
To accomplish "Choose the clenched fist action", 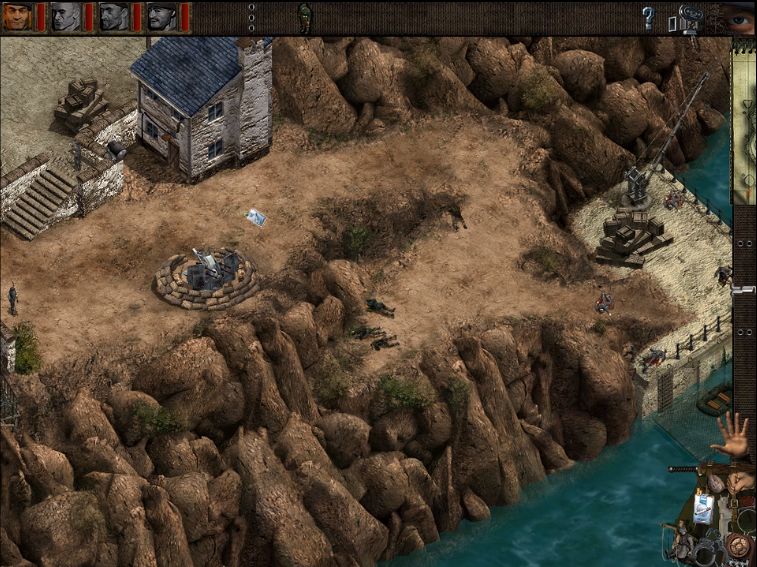I will point(740,481).
